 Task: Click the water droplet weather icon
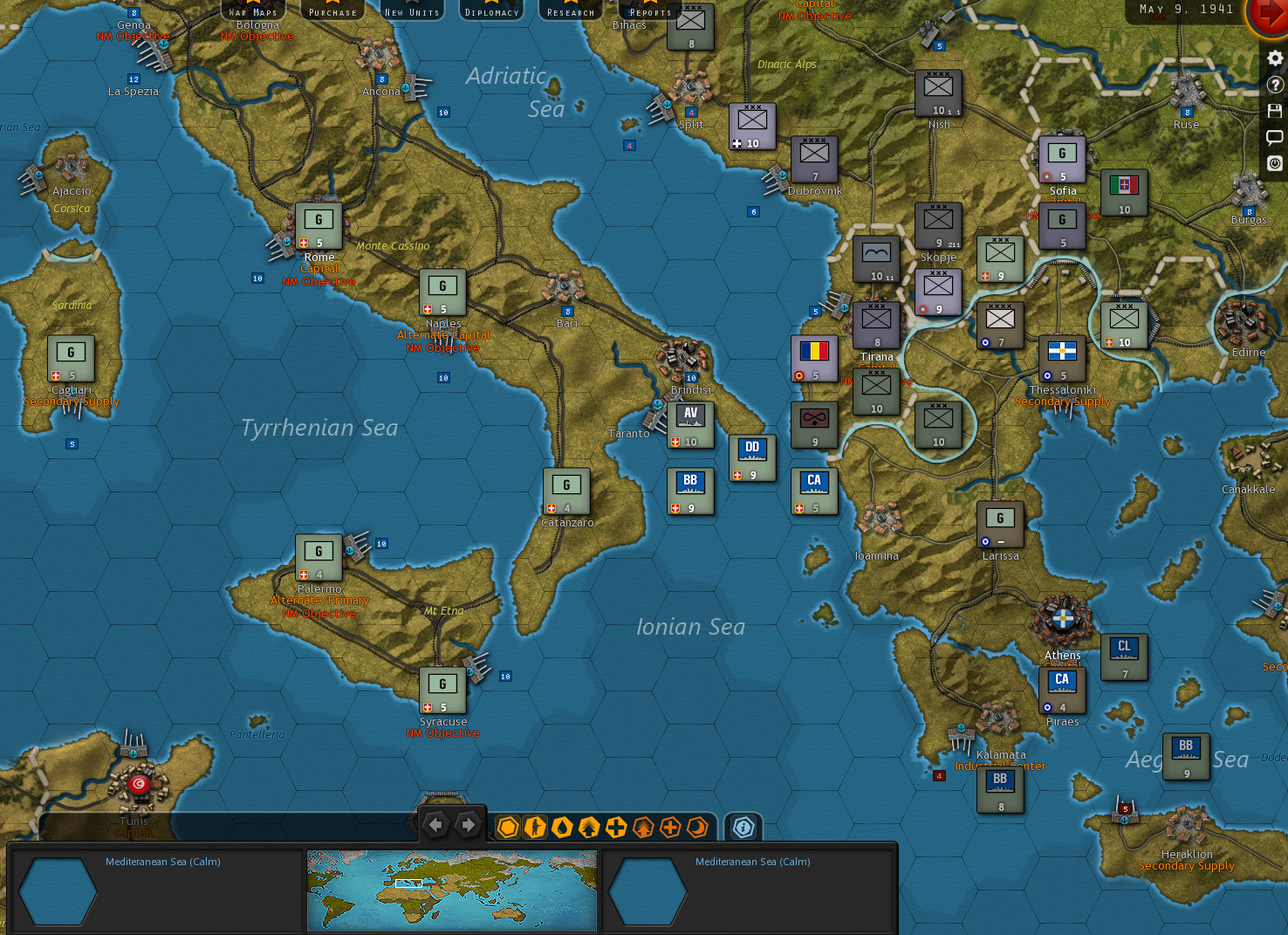pyautogui.click(x=563, y=828)
